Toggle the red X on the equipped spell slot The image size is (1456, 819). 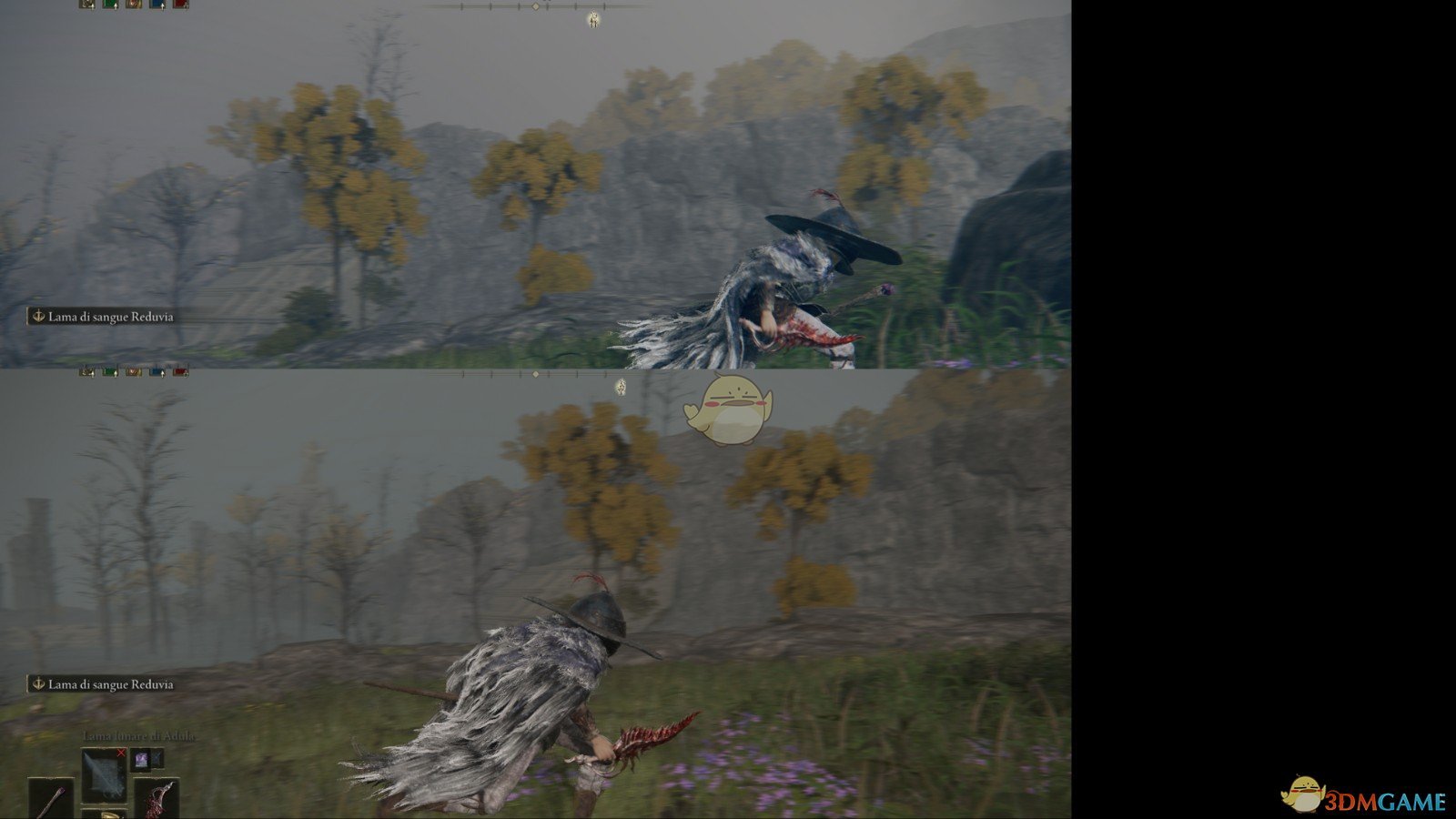click(x=121, y=753)
